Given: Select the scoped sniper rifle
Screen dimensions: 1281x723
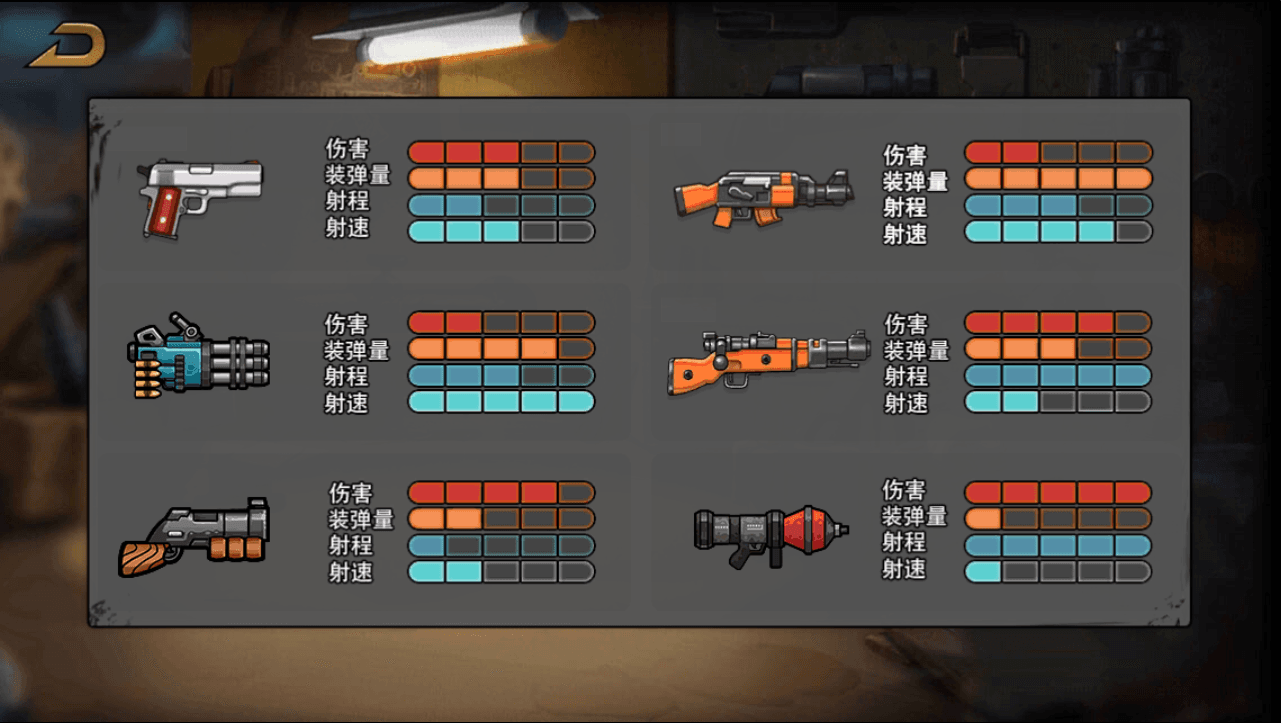Looking at the screenshot, I should (x=767, y=360).
